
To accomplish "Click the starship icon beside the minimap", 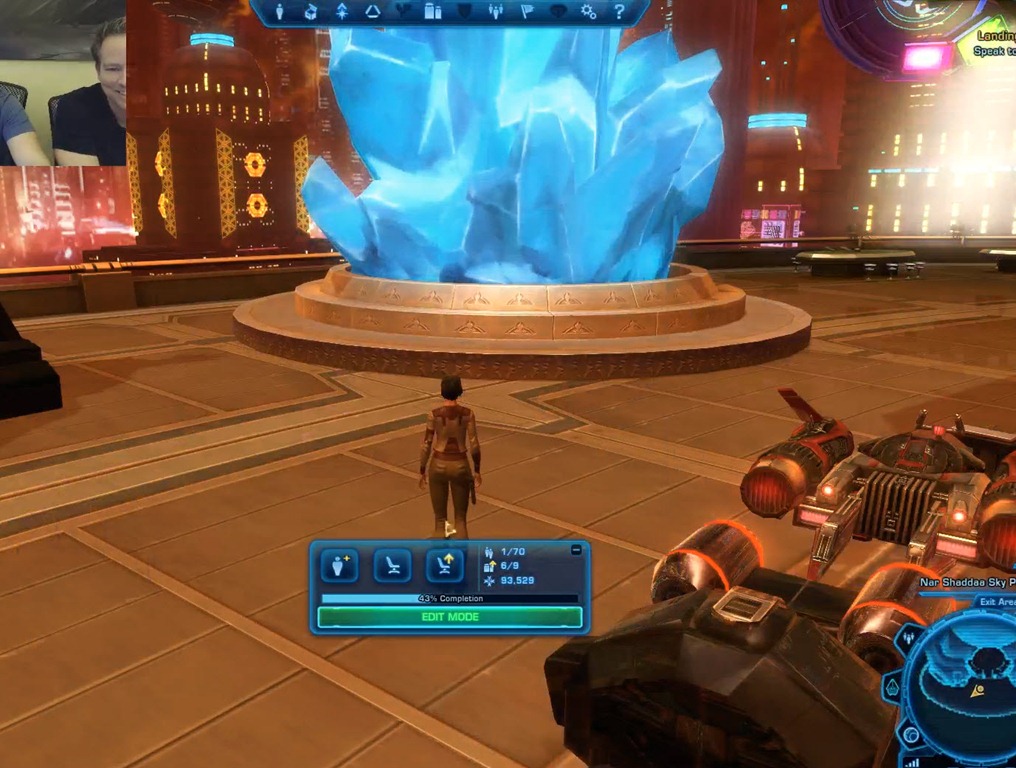I will (x=891, y=690).
